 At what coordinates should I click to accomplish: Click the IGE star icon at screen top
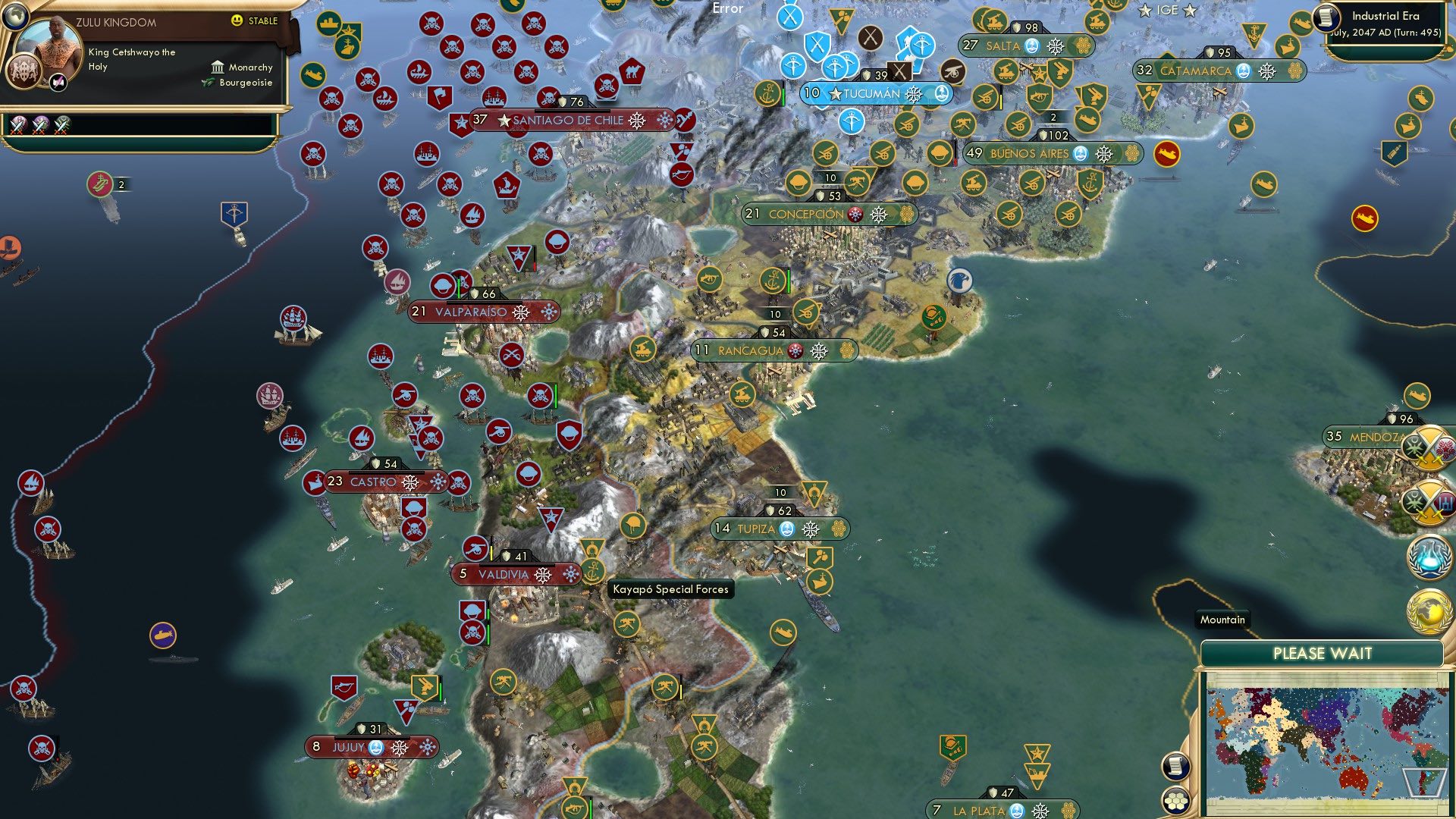click(x=1144, y=11)
